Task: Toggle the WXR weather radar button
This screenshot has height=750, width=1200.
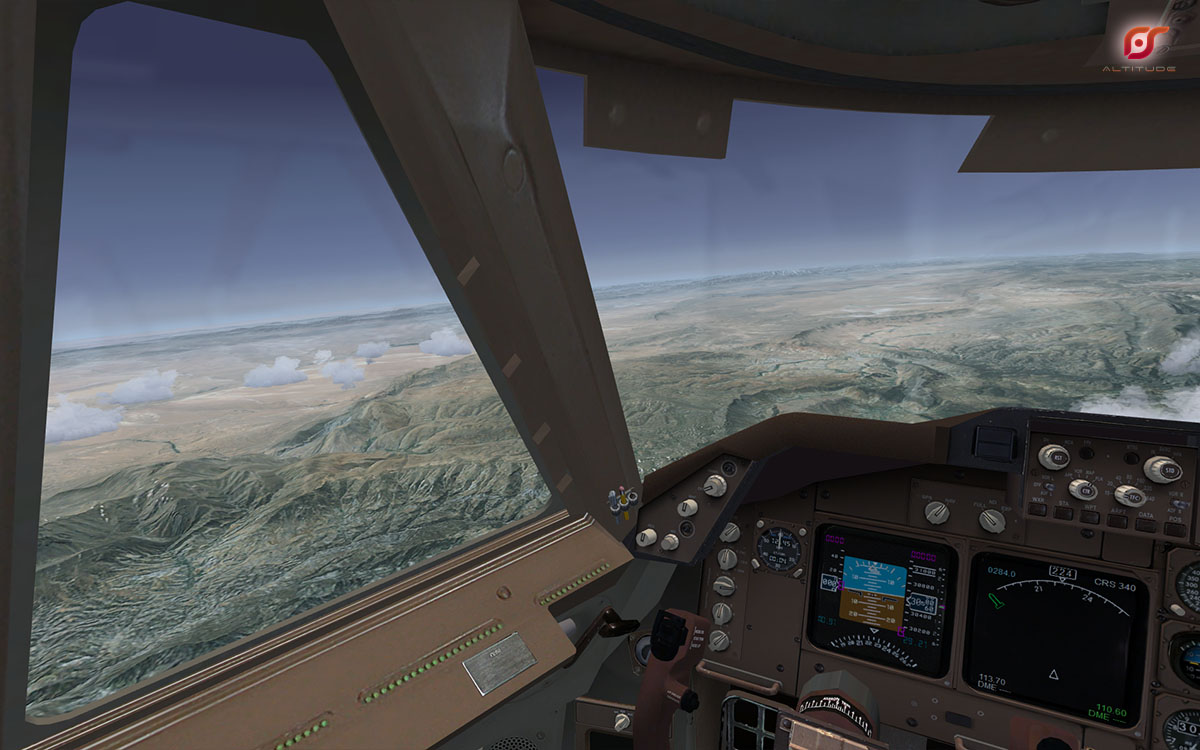Action: coord(1039,508)
